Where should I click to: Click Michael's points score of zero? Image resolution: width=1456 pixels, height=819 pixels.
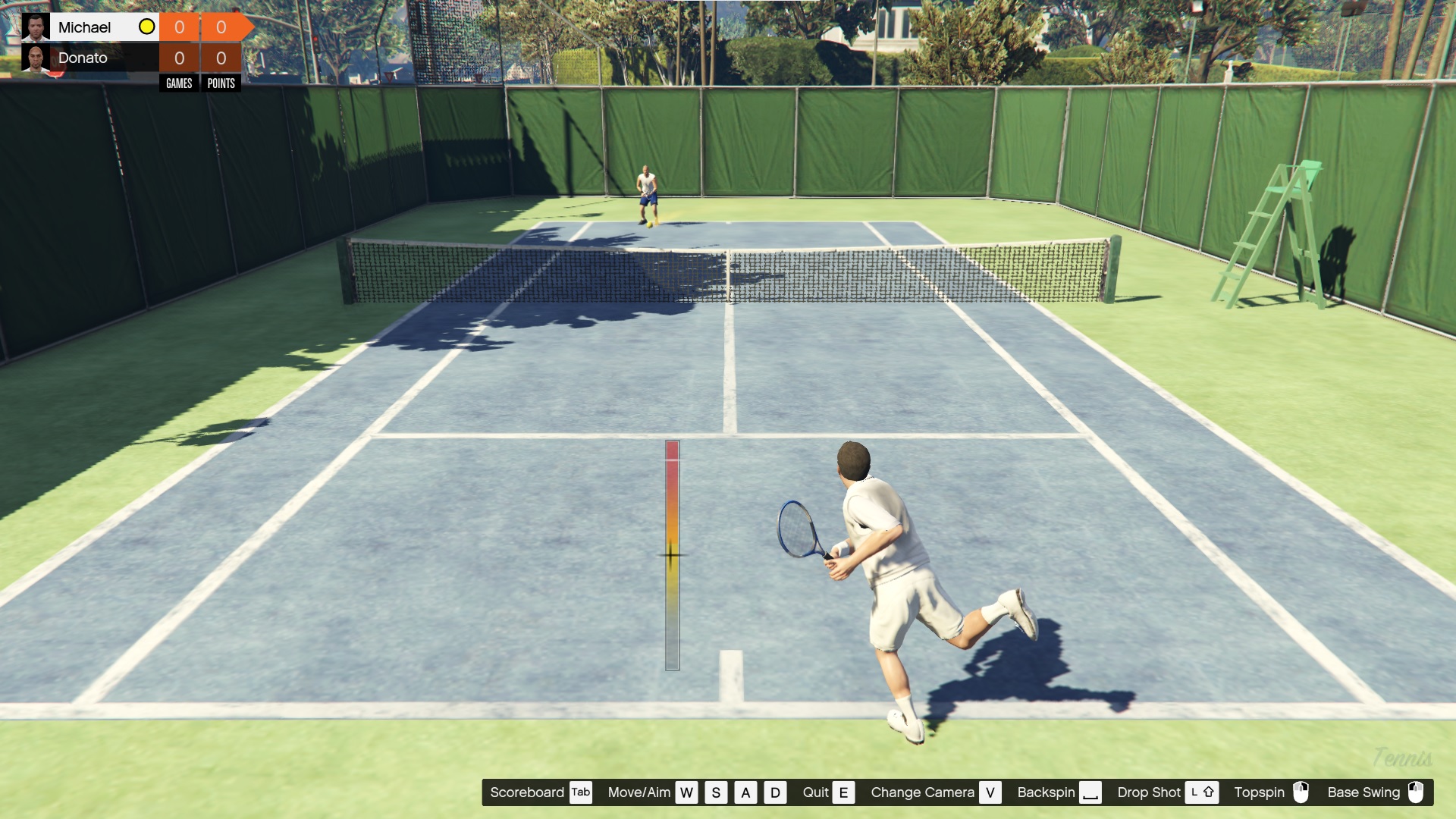coord(221,26)
